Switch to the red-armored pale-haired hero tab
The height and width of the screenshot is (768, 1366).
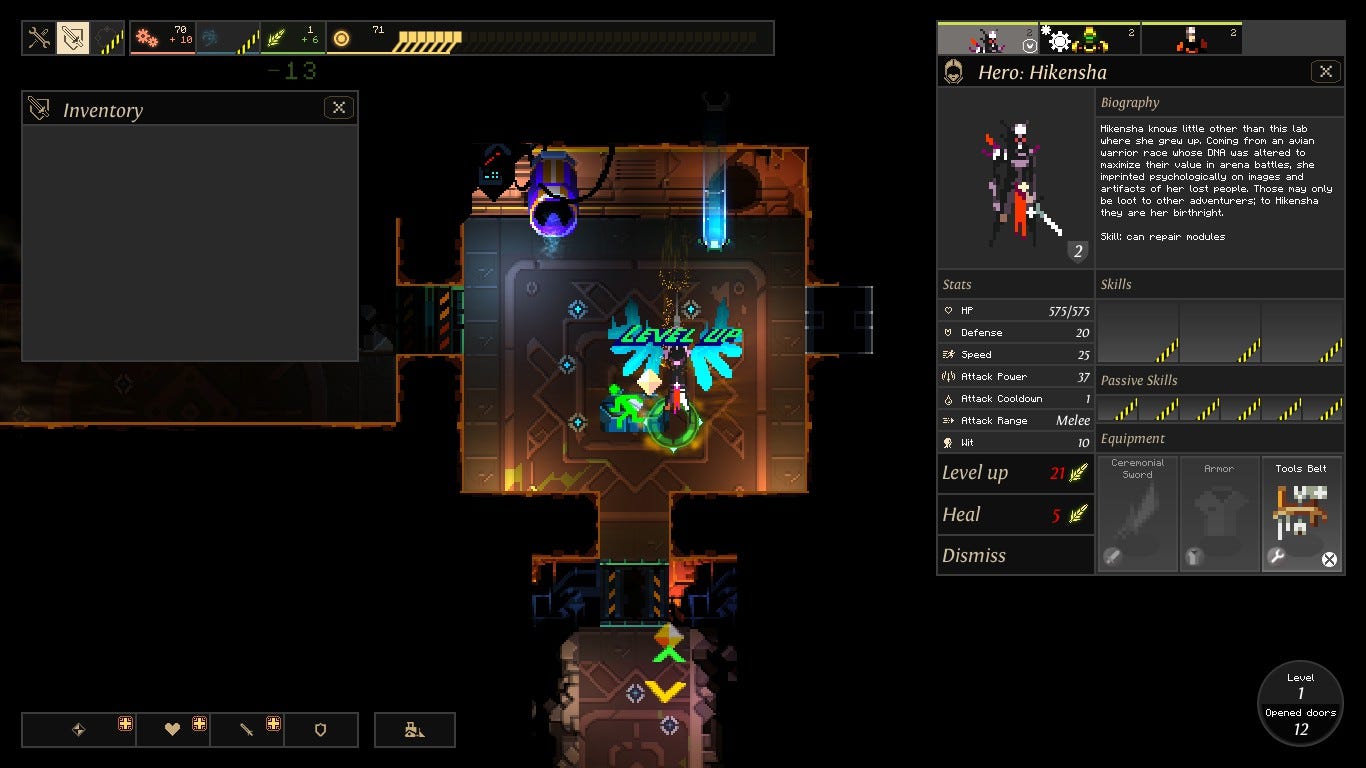tap(1190, 40)
